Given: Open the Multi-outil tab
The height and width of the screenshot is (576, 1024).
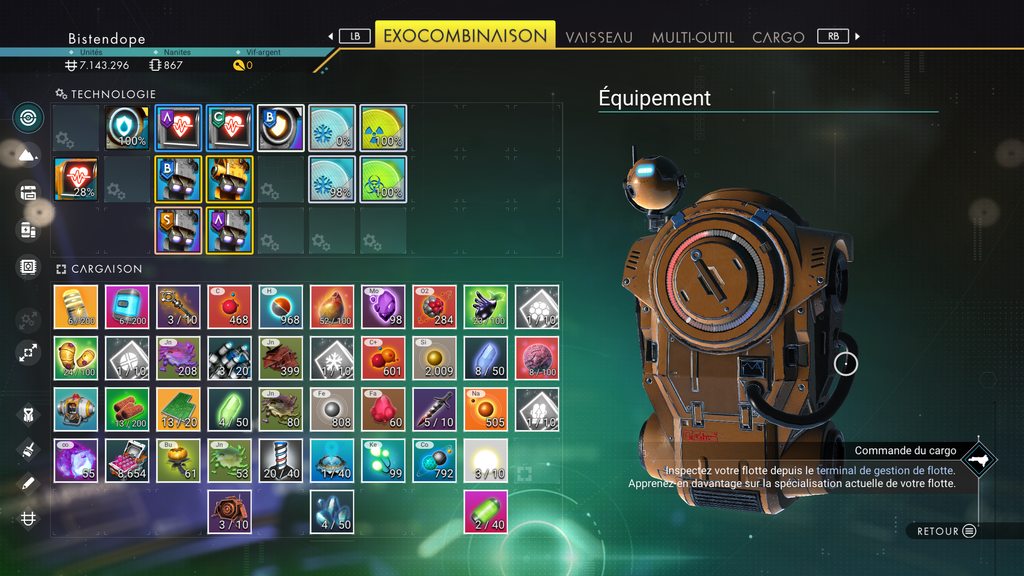Looking at the screenshot, I should pyautogui.click(x=693, y=37).
